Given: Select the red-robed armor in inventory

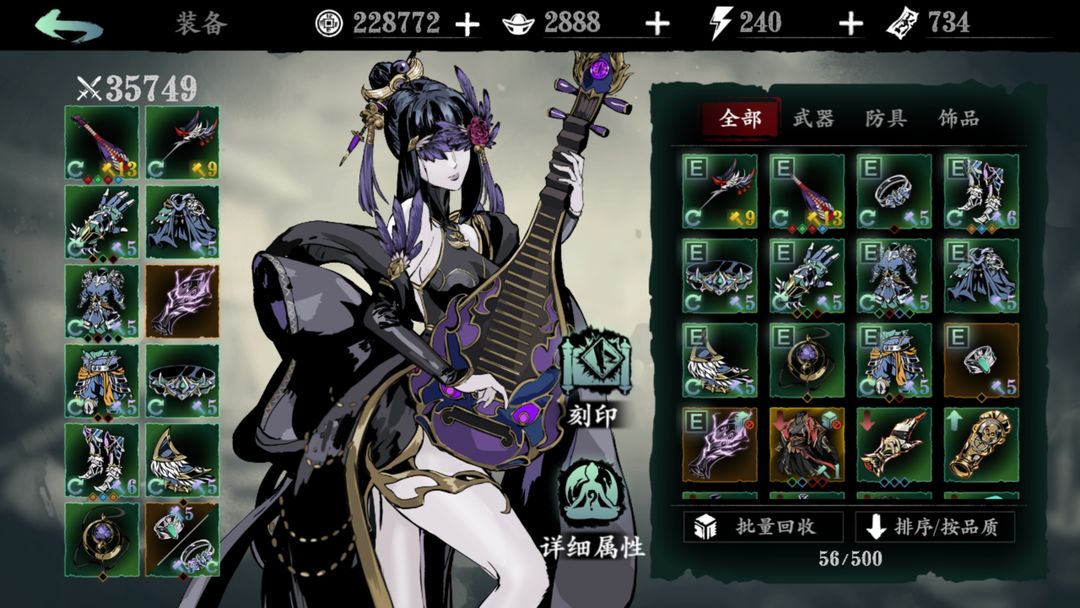Looking at the screenshot, I should [x=807, y=444].
